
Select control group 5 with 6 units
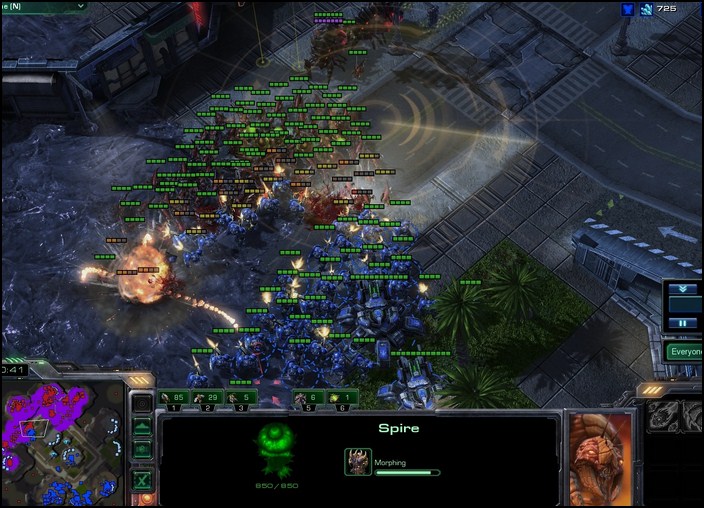coord(307,399)
